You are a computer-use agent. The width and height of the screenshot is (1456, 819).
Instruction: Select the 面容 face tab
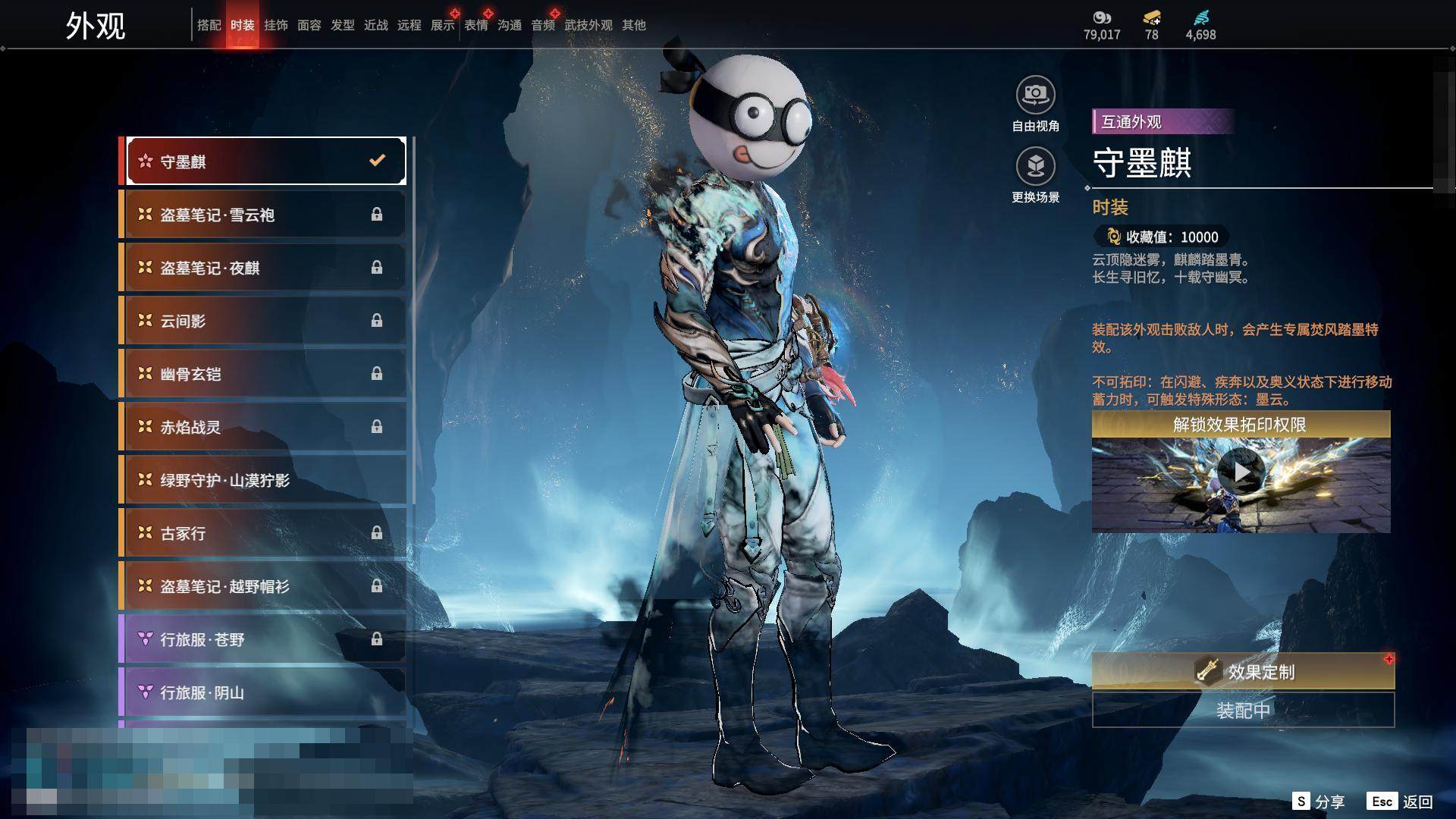click(x=309, y=25)
